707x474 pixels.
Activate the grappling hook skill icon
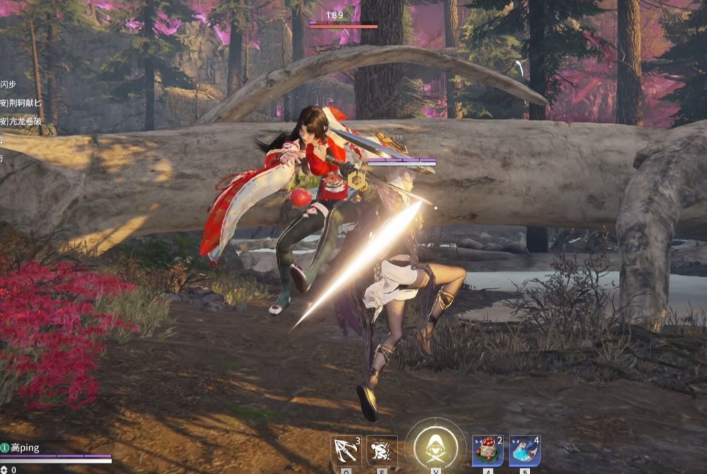[x=346, y=451]
